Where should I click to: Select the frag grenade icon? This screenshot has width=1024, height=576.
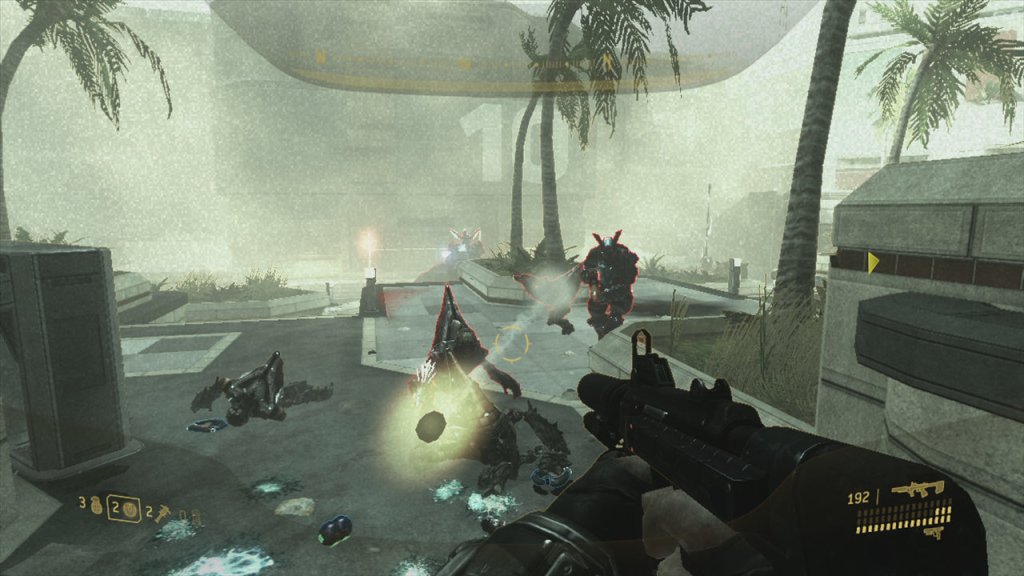97,505
